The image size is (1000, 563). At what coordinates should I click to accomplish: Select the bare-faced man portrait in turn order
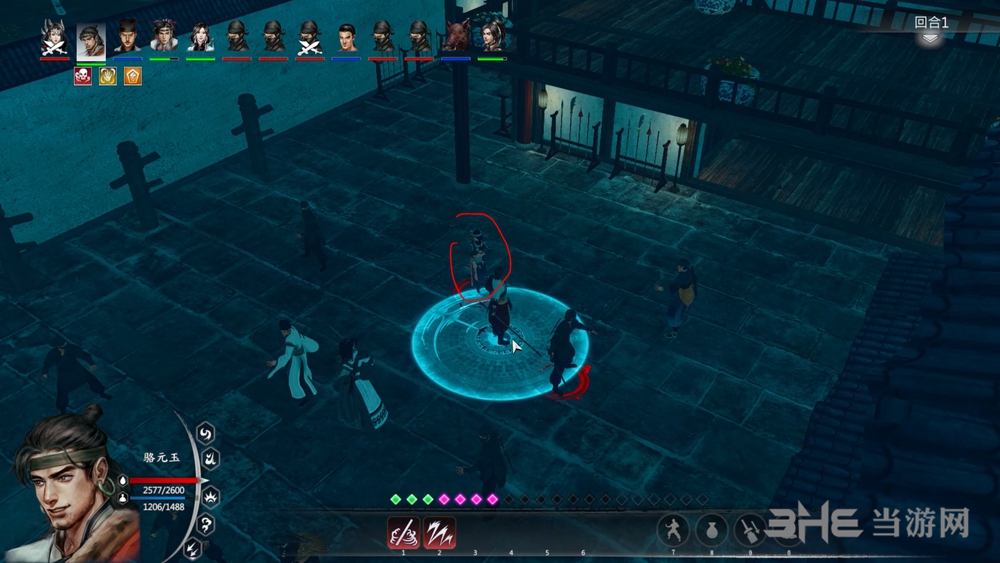346,37
